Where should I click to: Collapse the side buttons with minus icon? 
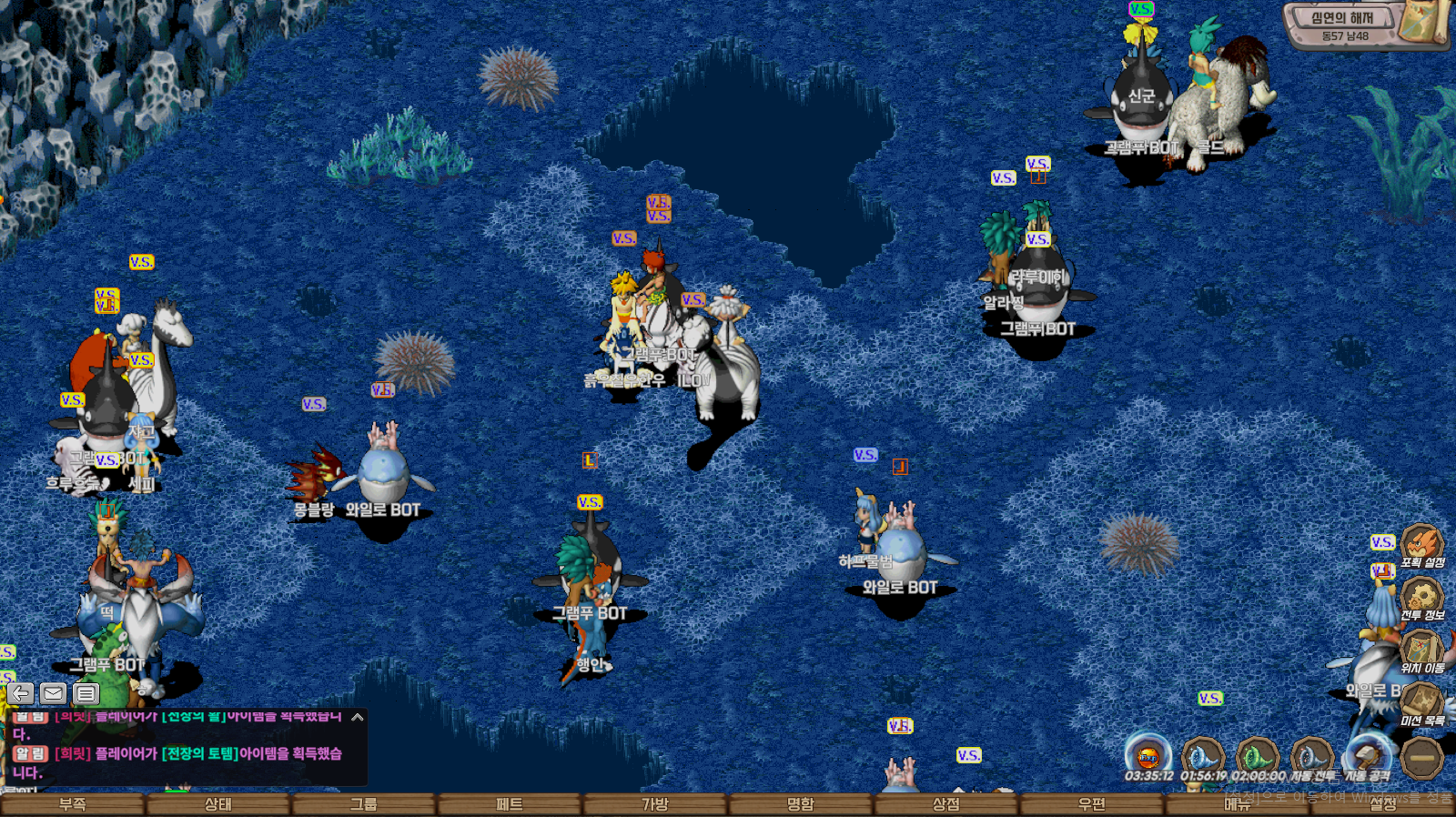(x=1421, y=757)
